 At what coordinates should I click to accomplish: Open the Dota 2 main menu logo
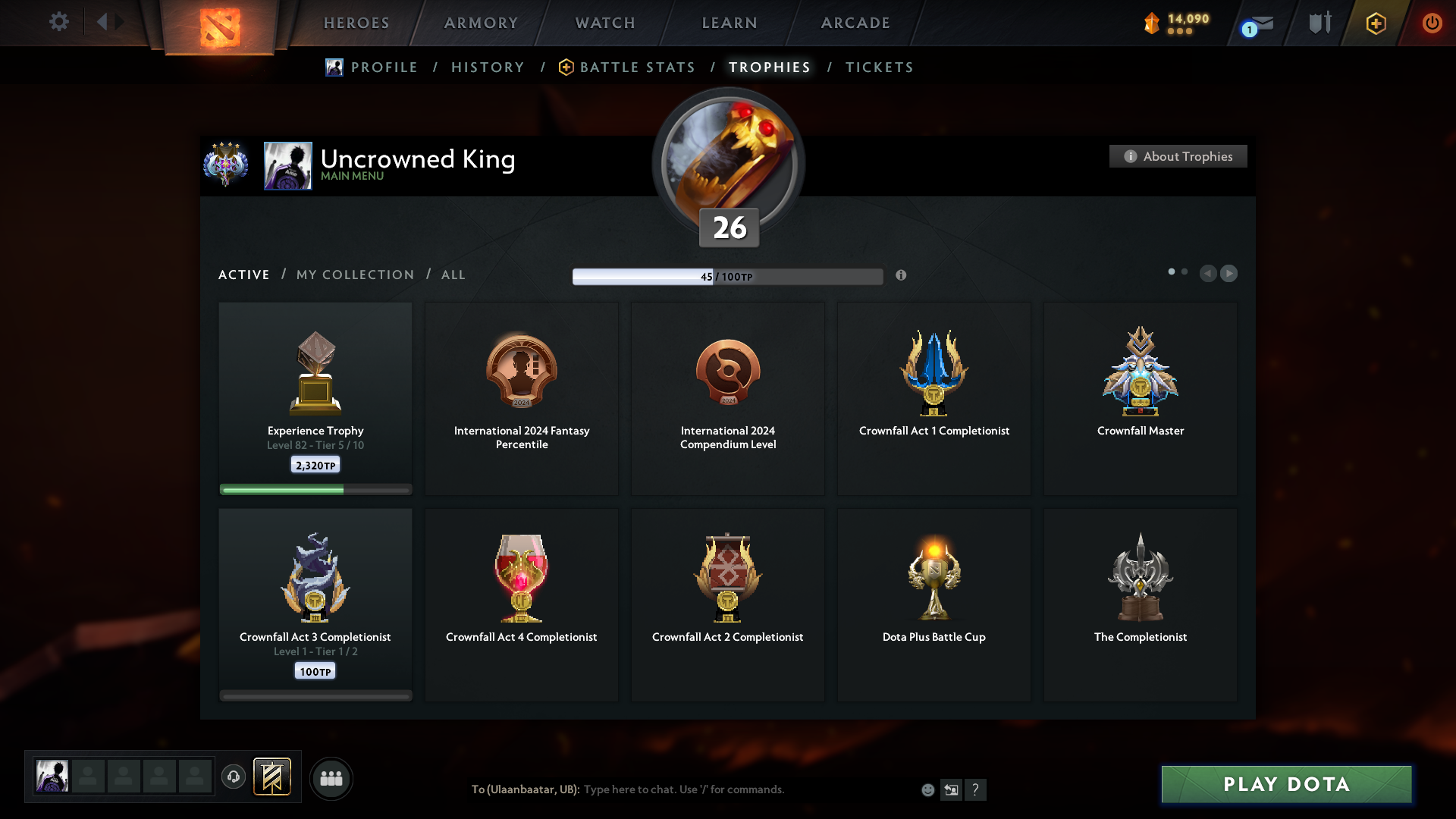(220, 23)
